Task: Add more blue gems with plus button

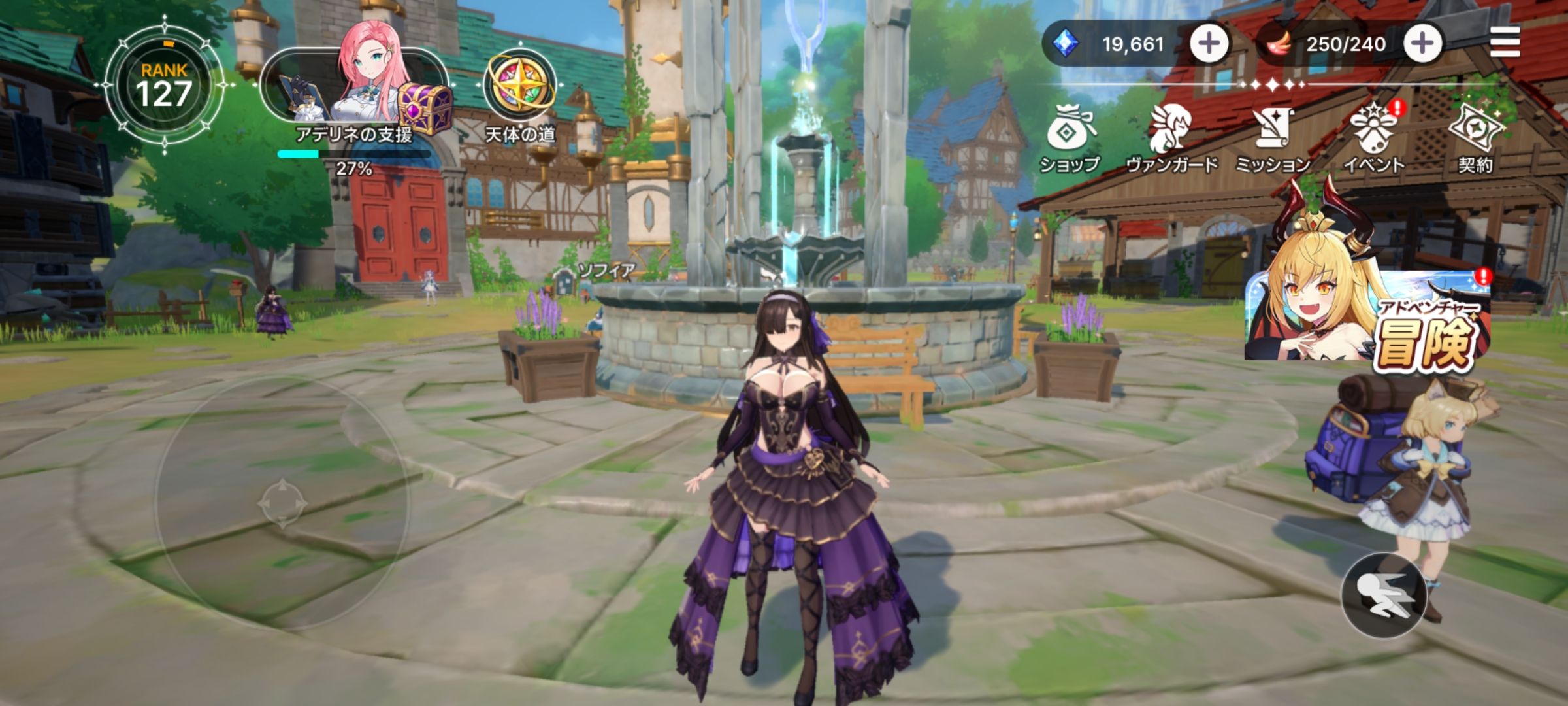Action: [1208, 44]
